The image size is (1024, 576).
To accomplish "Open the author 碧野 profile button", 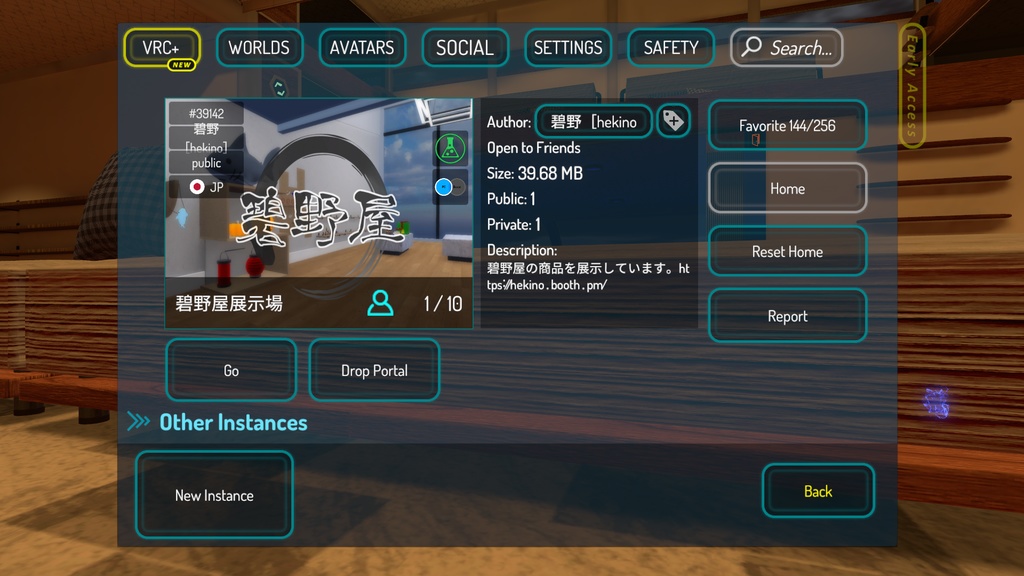I will pyautogui.click(x=594, y=122).
